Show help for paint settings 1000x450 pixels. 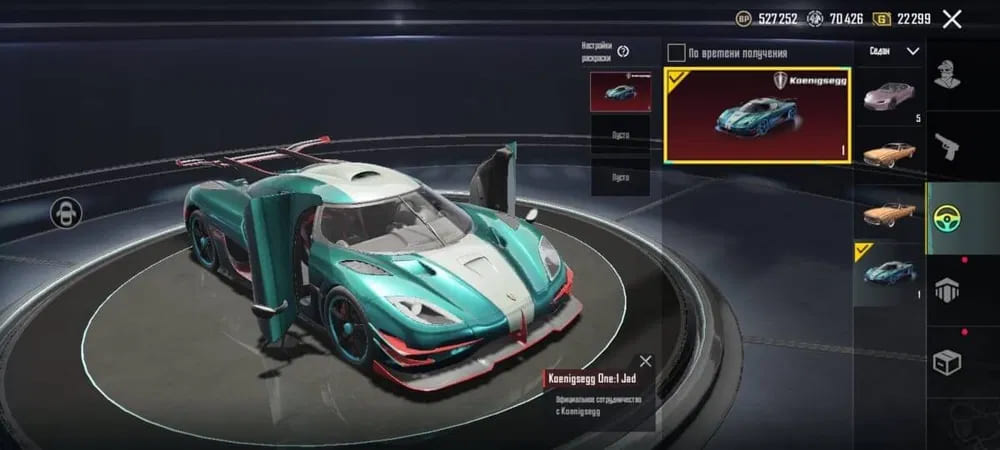(x=623, y=52)
